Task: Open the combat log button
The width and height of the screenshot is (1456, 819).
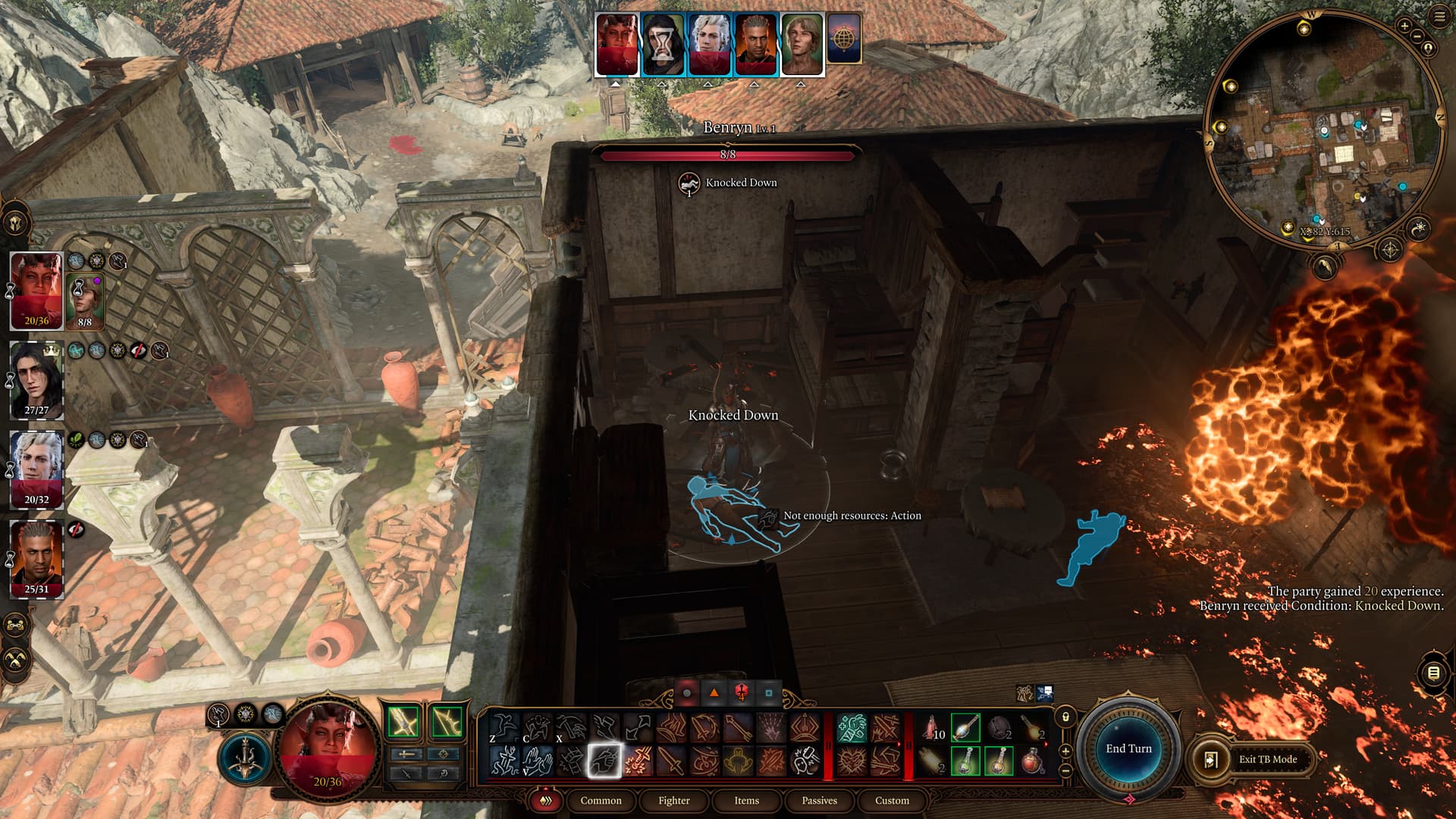Action: pyautogui.click(x=1433, y=673)
